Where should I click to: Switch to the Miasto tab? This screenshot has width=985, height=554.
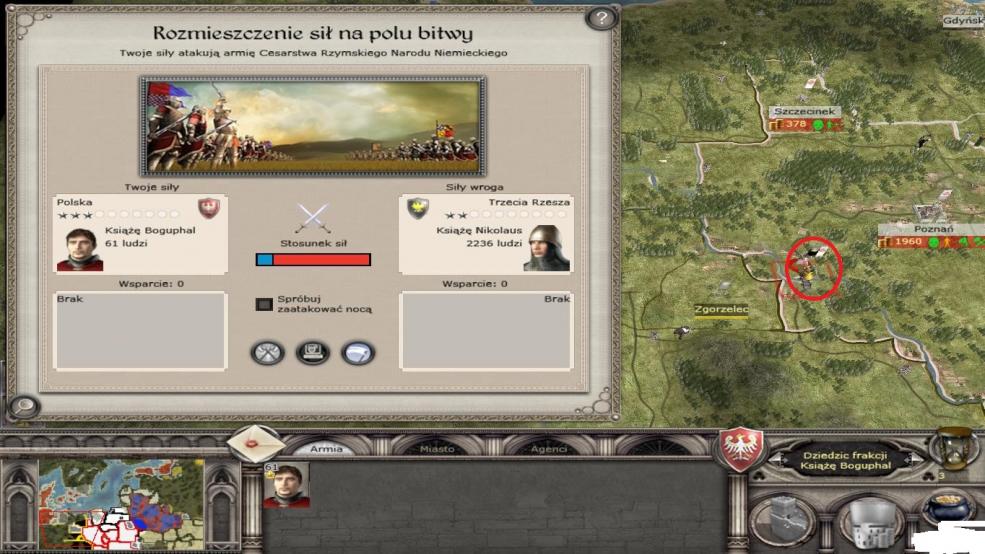point(437,449)
